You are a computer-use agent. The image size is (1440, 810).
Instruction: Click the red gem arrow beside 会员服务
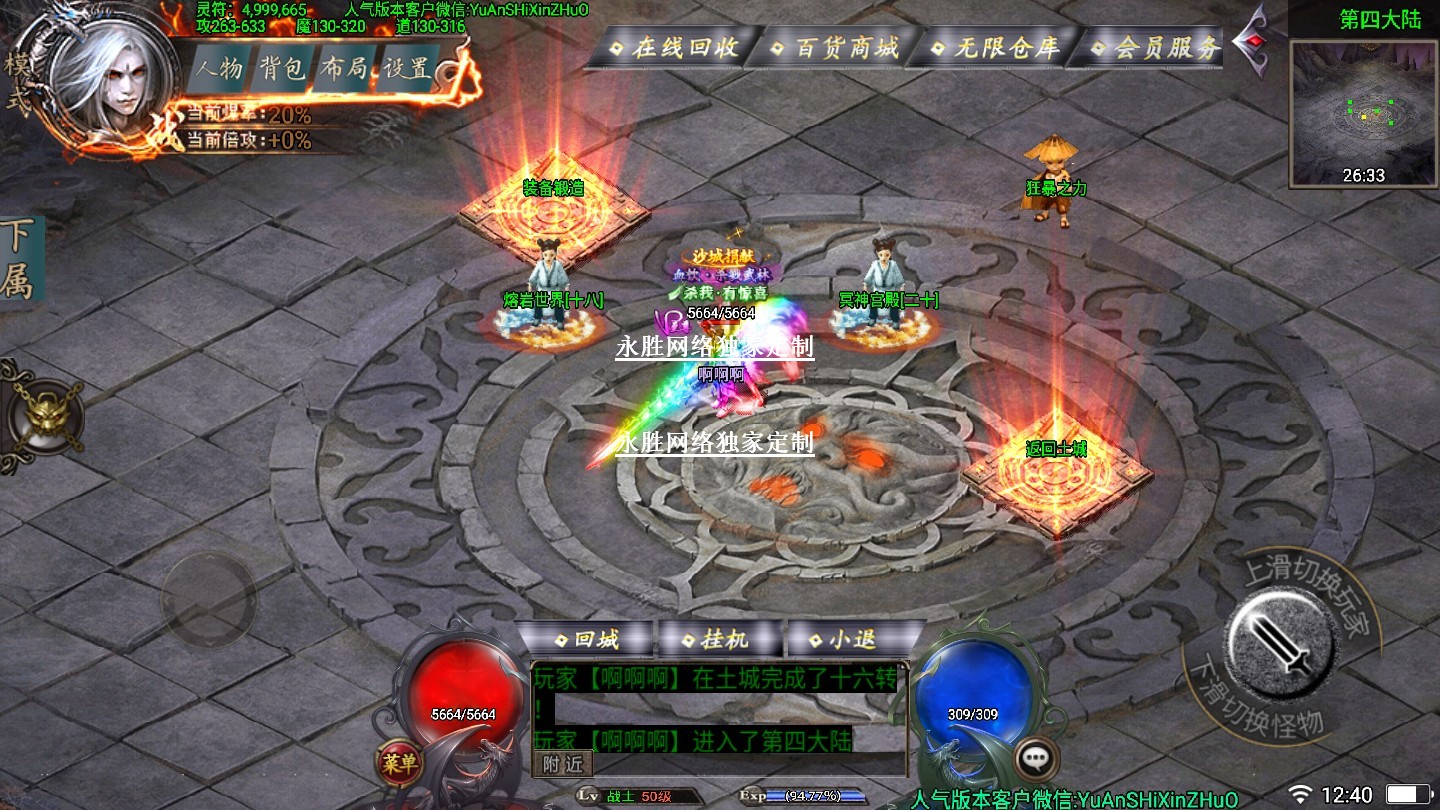click(x=1253, y=41)
